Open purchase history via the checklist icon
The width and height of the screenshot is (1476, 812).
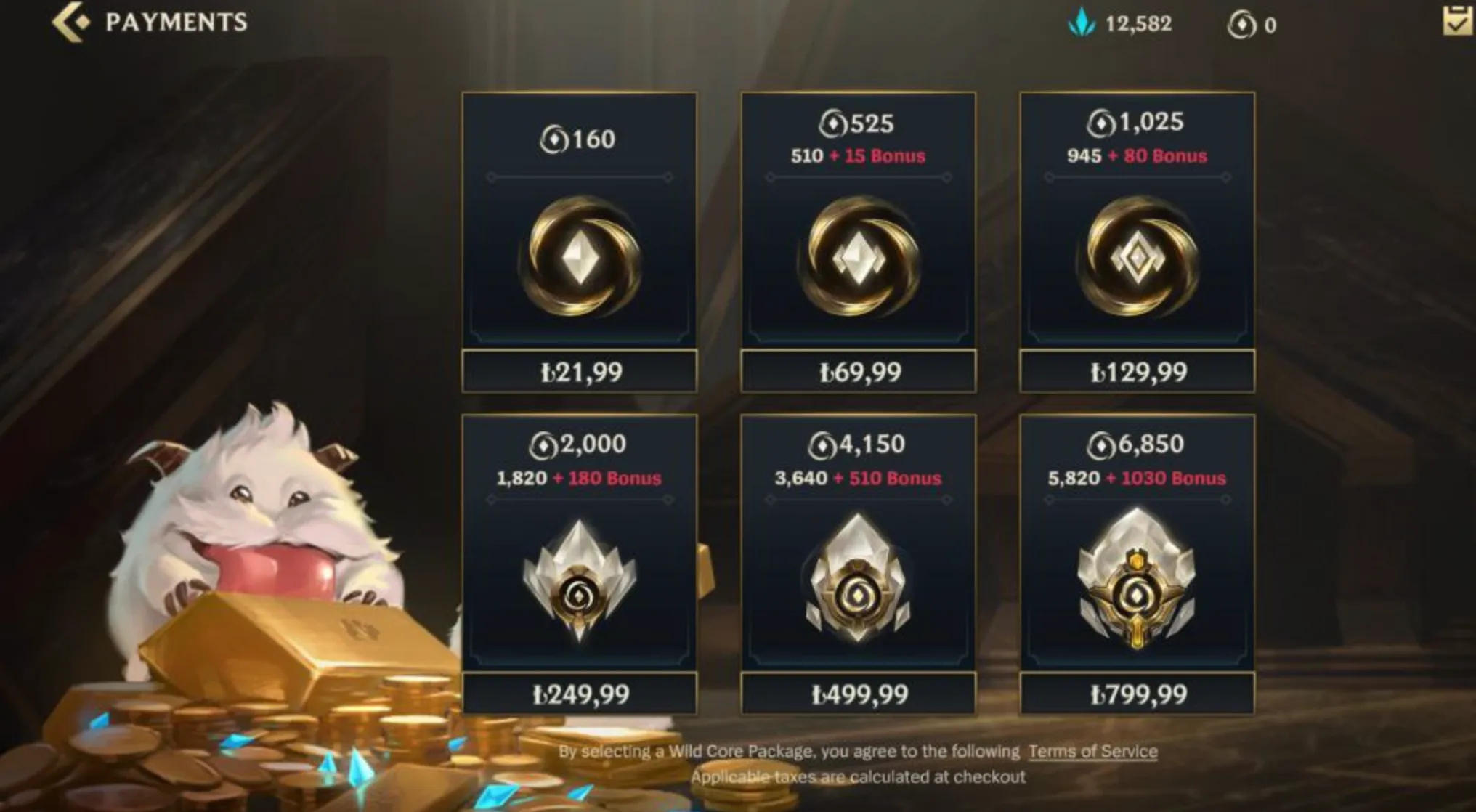1458,22
